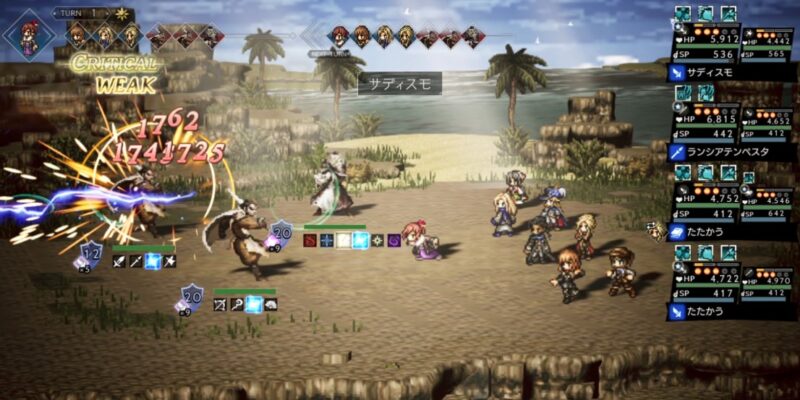Click the enemy shield showing 12
Viewport: 800px width, 400px height.
[92, 252]
